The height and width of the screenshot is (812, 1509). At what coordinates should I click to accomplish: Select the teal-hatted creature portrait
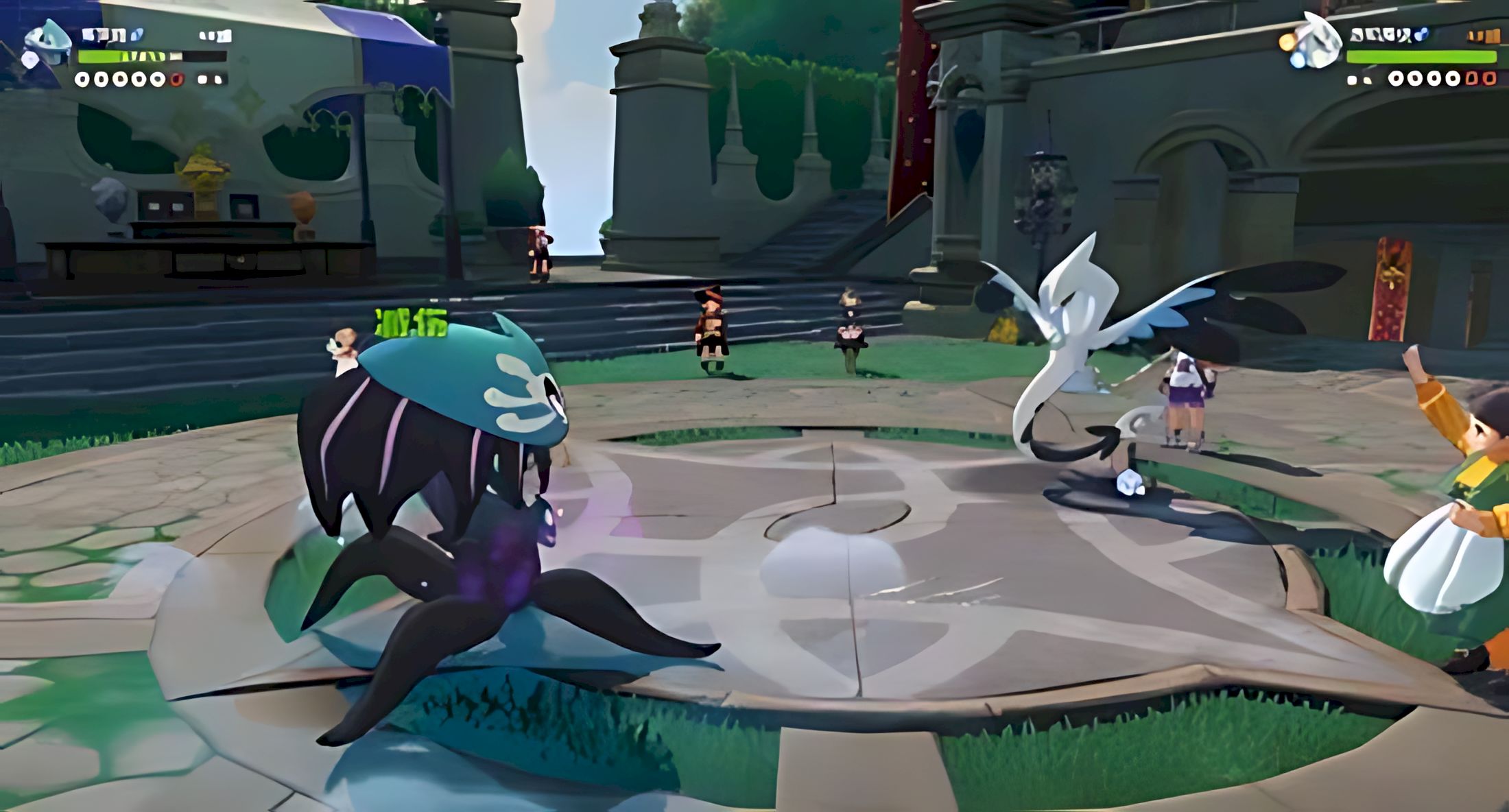[47, 43]
